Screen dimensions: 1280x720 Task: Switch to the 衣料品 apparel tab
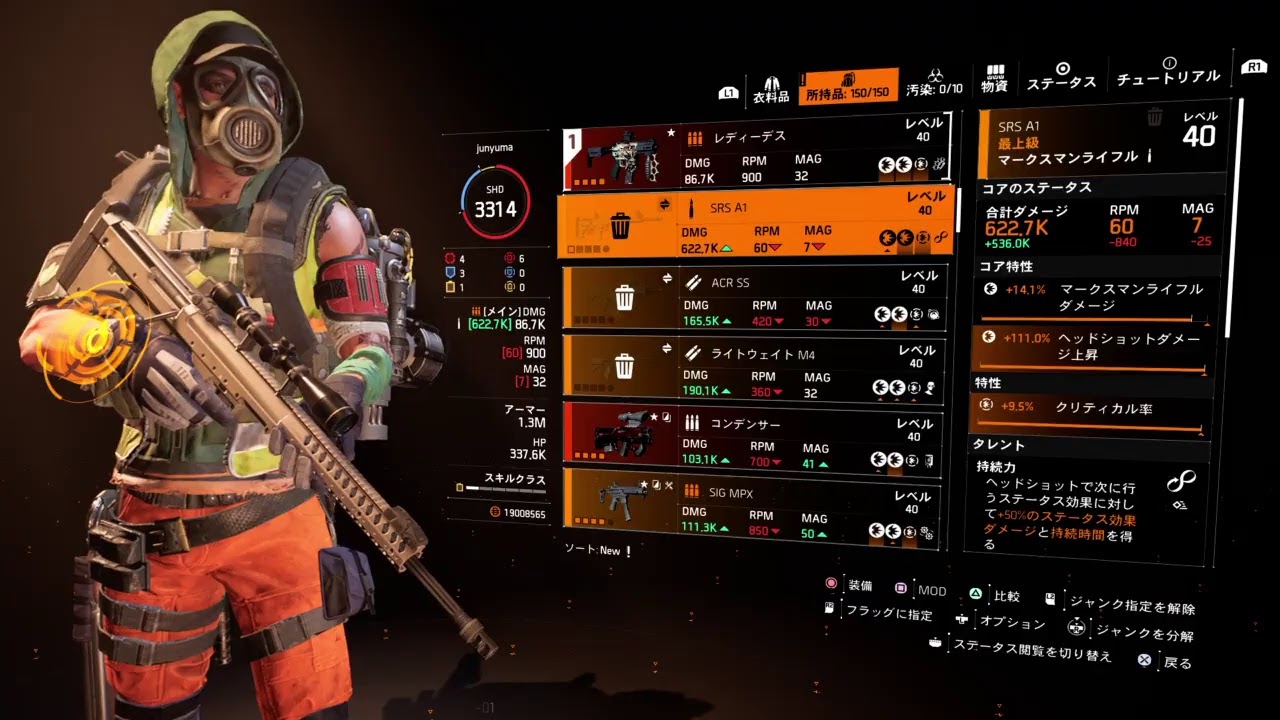(771, 87)
